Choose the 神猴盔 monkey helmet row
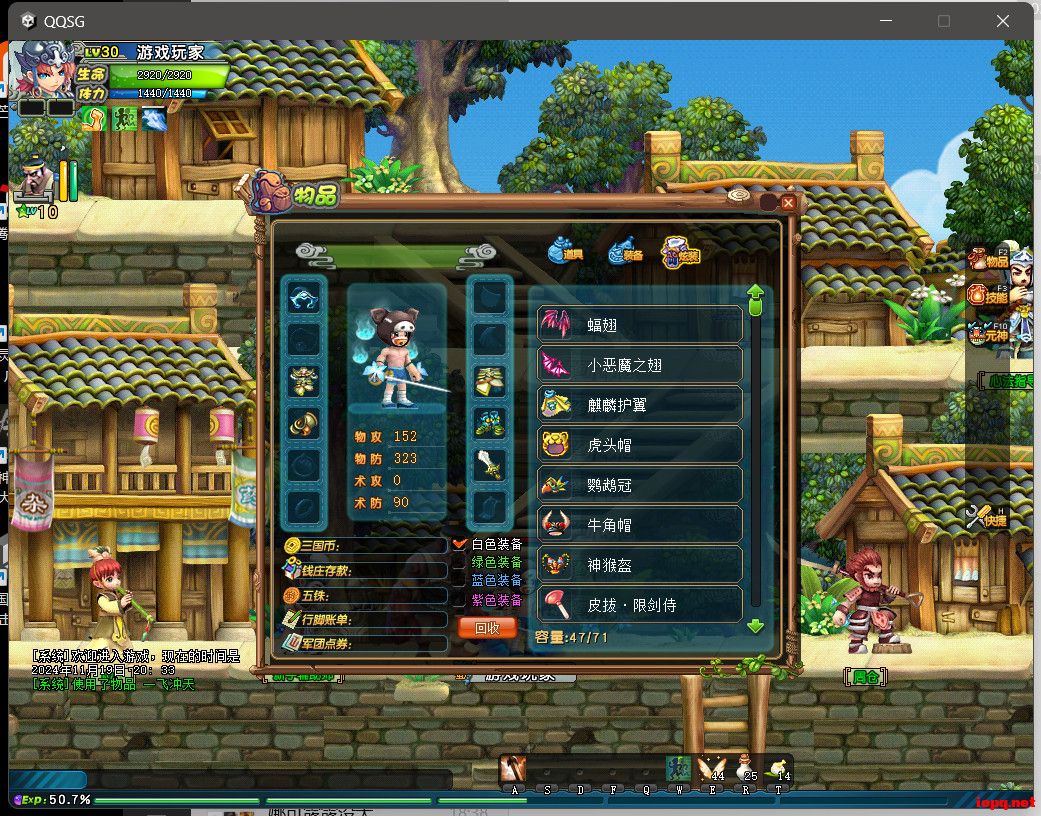 tap(640, 565)
